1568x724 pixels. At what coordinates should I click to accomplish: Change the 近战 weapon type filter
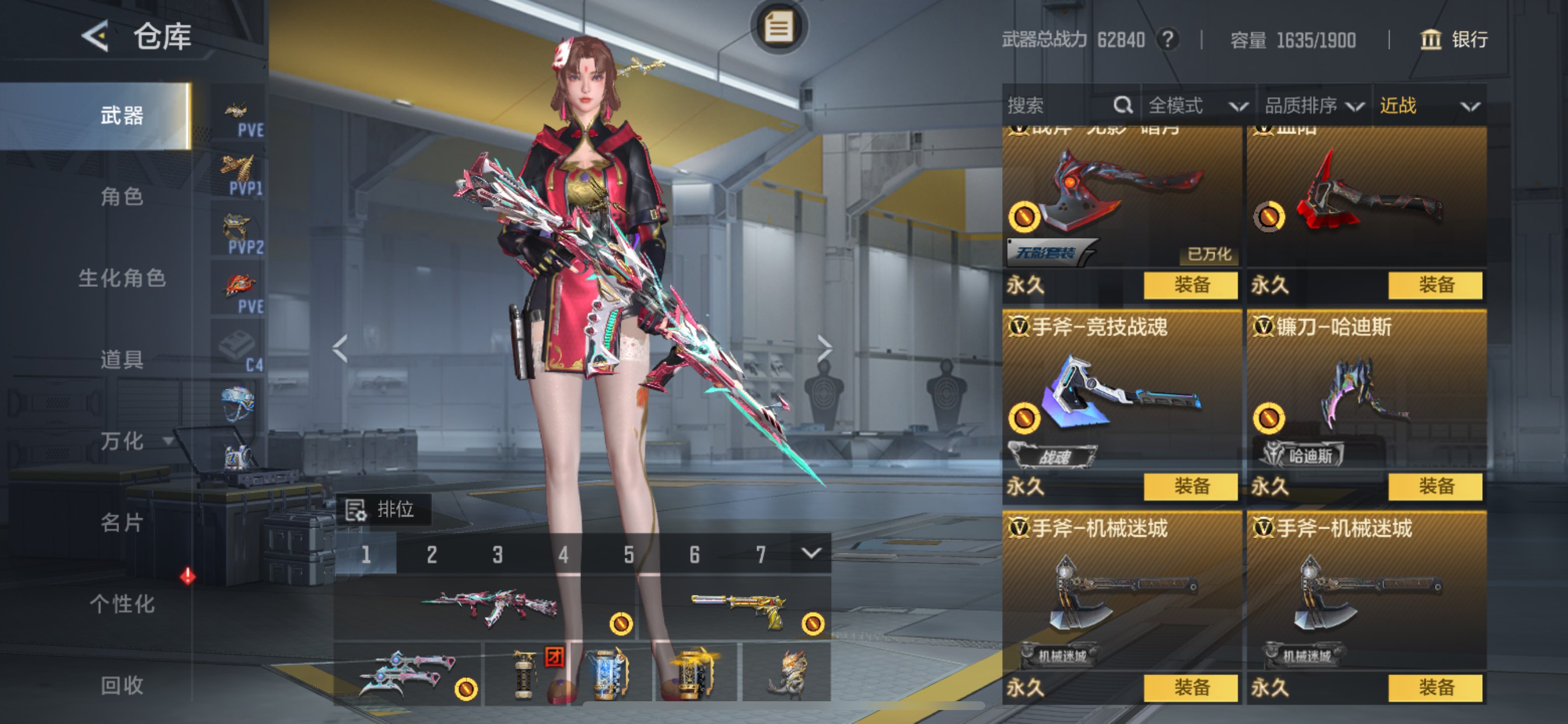click(x=1428, y=106)
